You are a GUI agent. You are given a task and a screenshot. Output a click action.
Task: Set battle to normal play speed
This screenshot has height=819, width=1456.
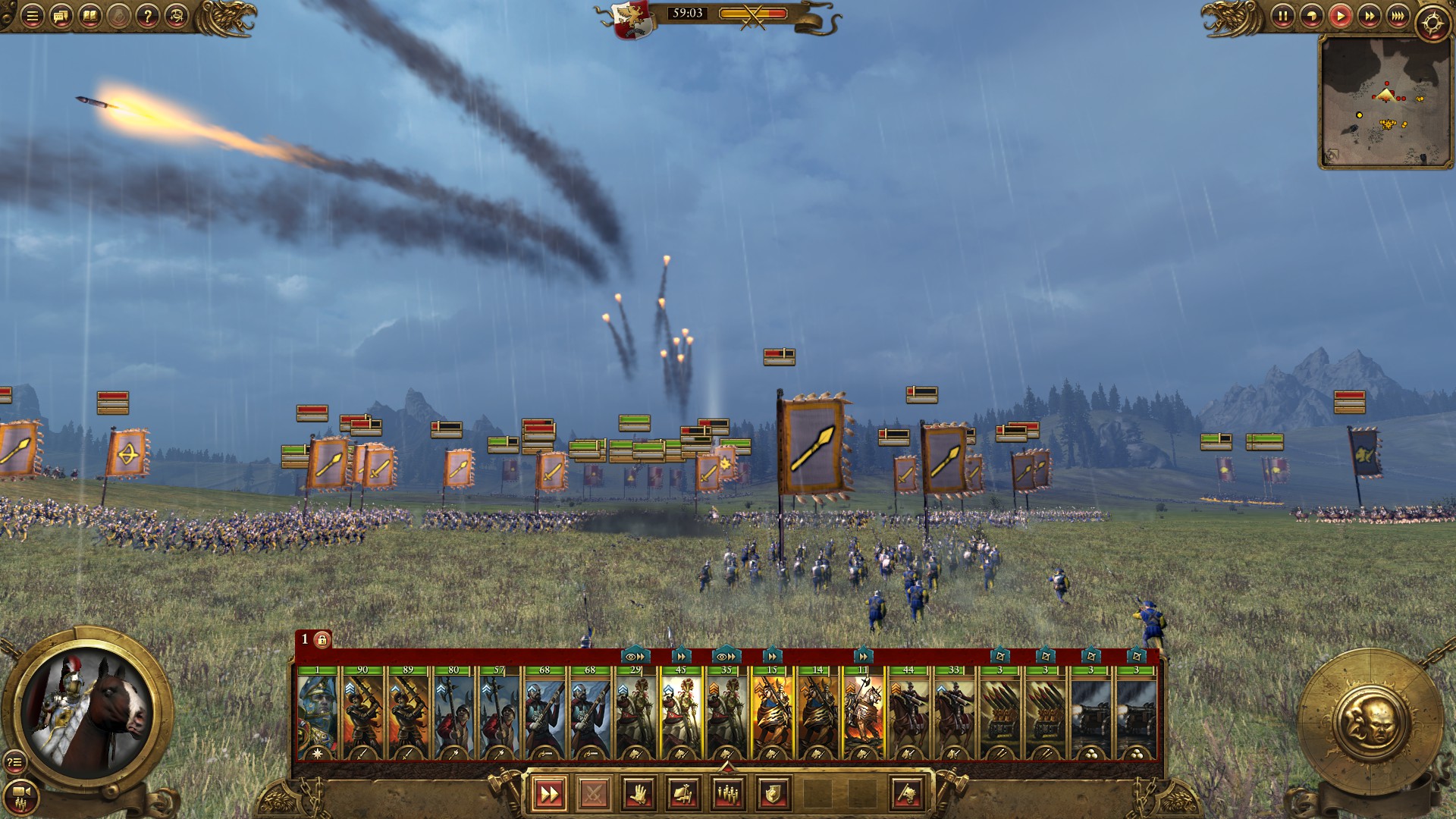tap(1340, 16)
